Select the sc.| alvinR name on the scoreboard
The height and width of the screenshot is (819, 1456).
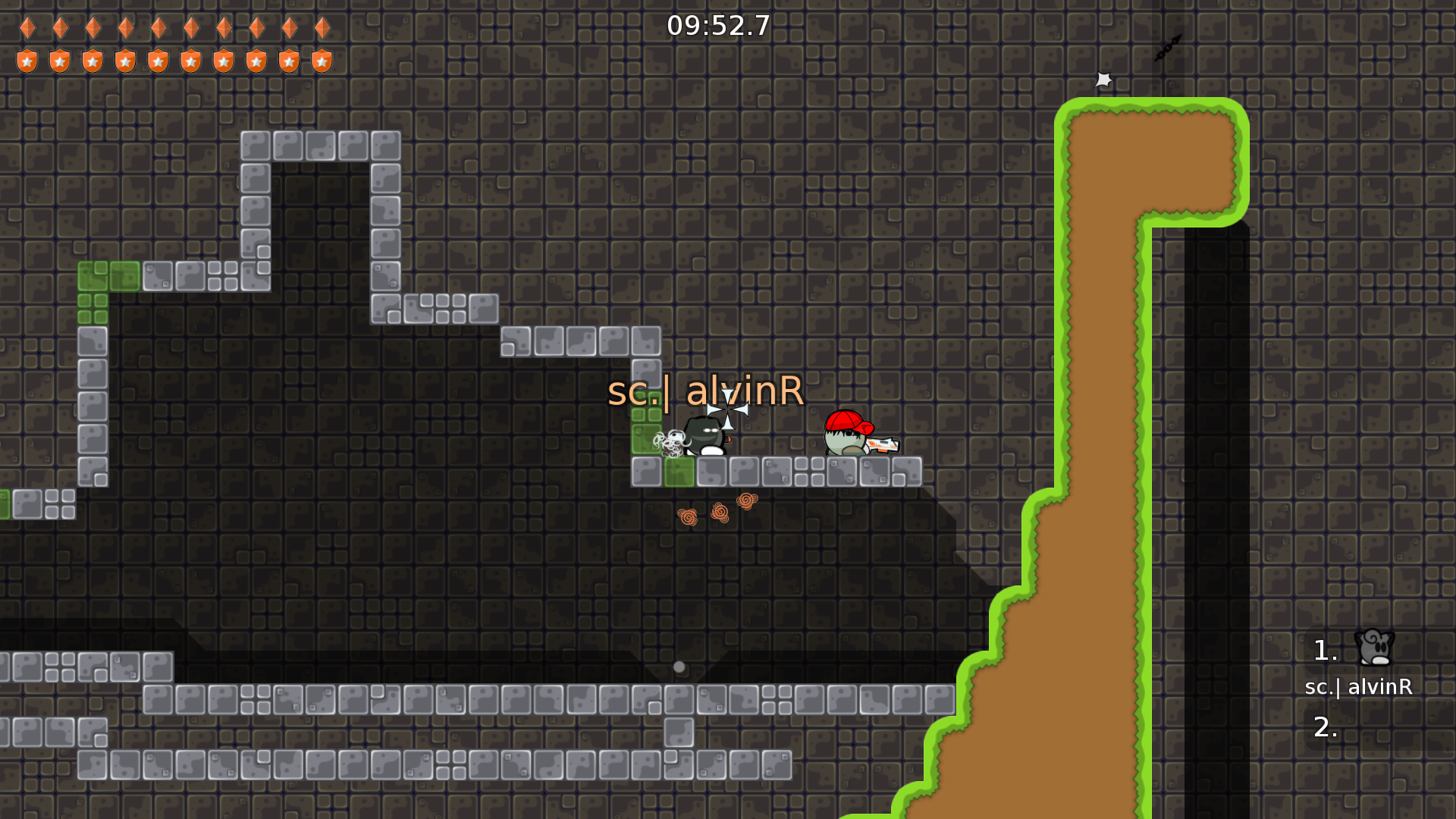click(x=1357, y=688)
